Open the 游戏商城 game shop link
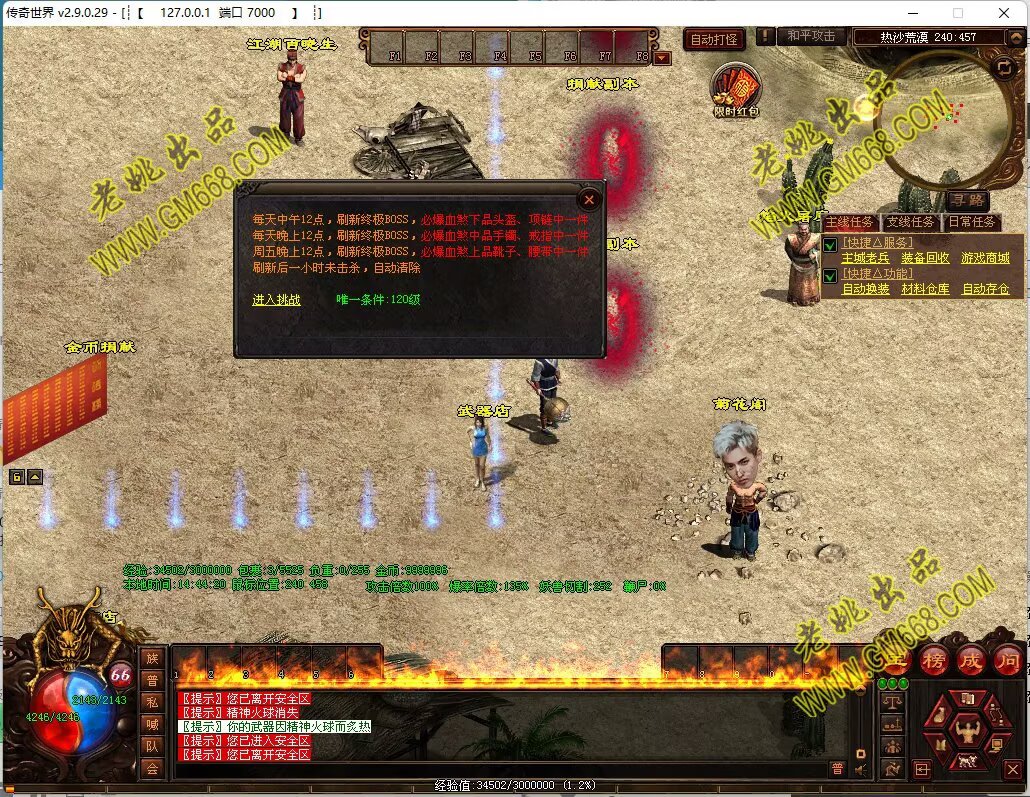 pos(985,258)
